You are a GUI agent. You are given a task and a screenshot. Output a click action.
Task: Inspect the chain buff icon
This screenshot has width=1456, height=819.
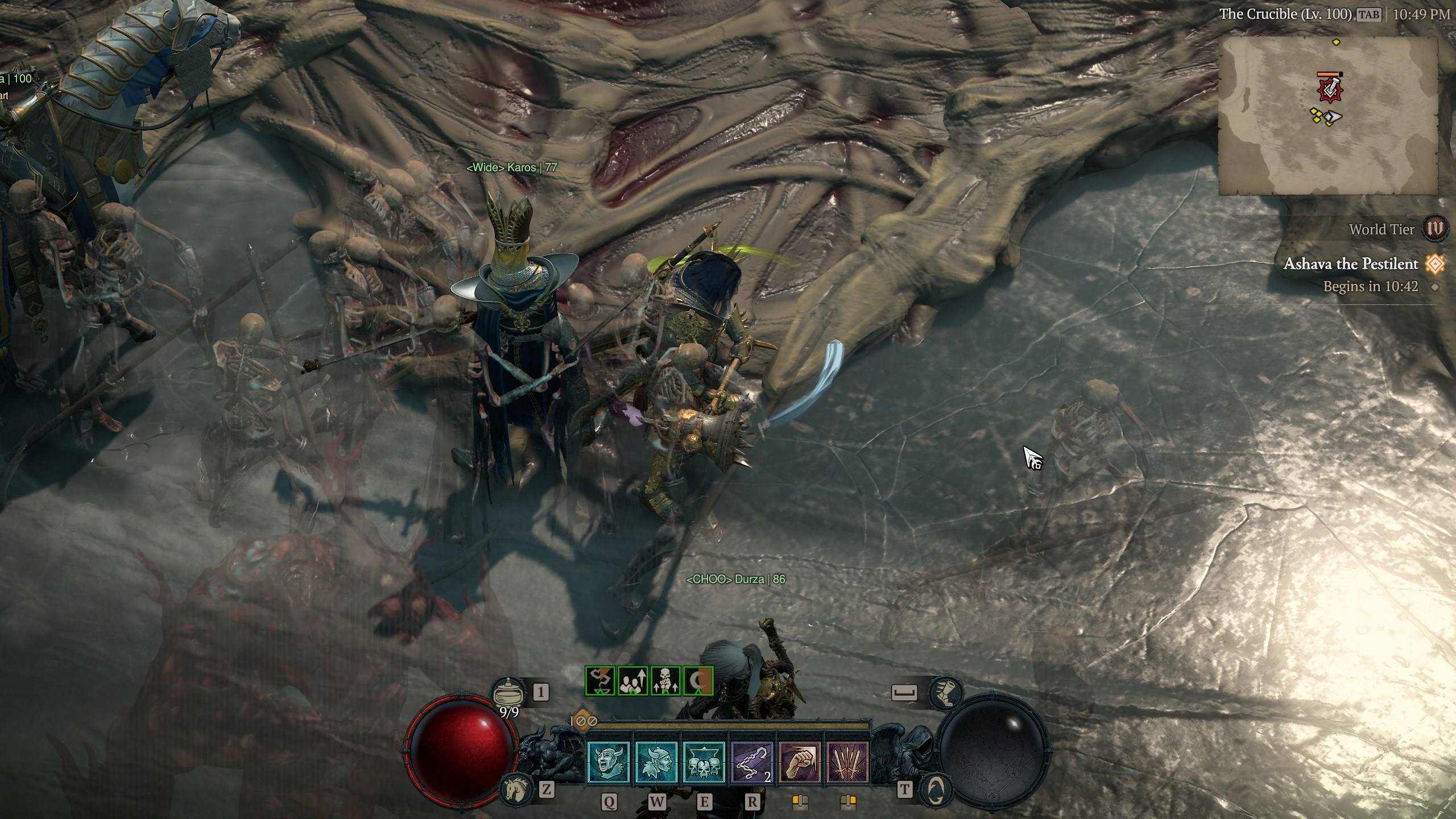pos(600,681)
